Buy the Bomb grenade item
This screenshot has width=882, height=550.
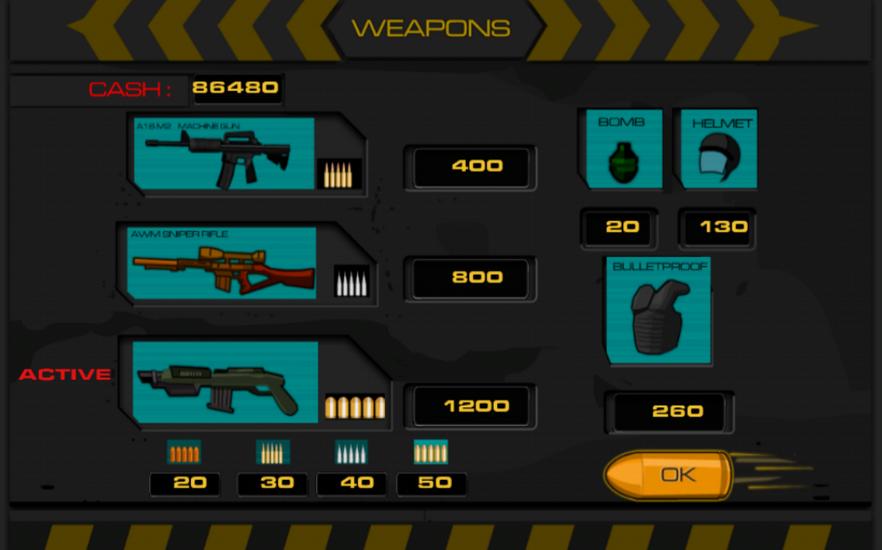click(622, 150)
